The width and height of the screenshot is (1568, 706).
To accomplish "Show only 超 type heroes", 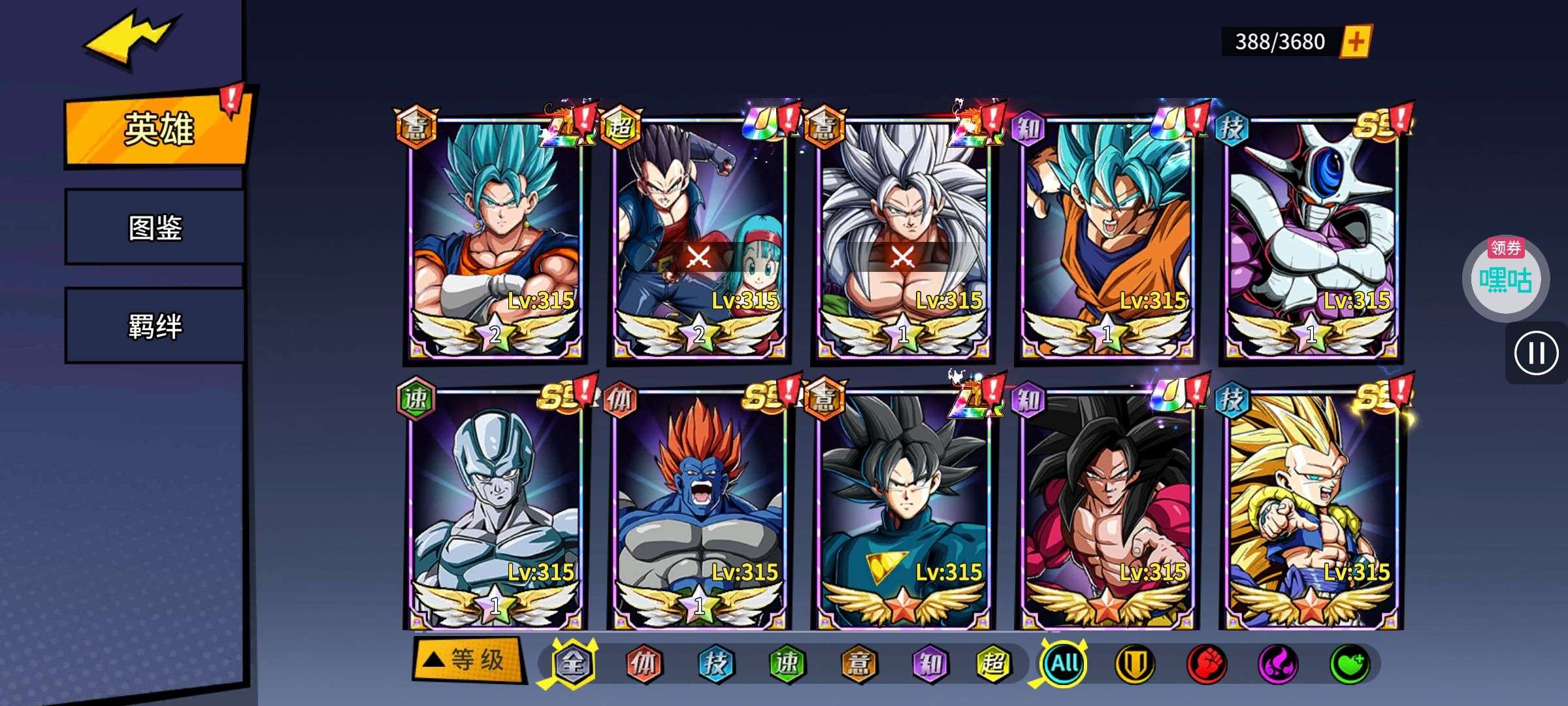I will (x=994, y=664).
